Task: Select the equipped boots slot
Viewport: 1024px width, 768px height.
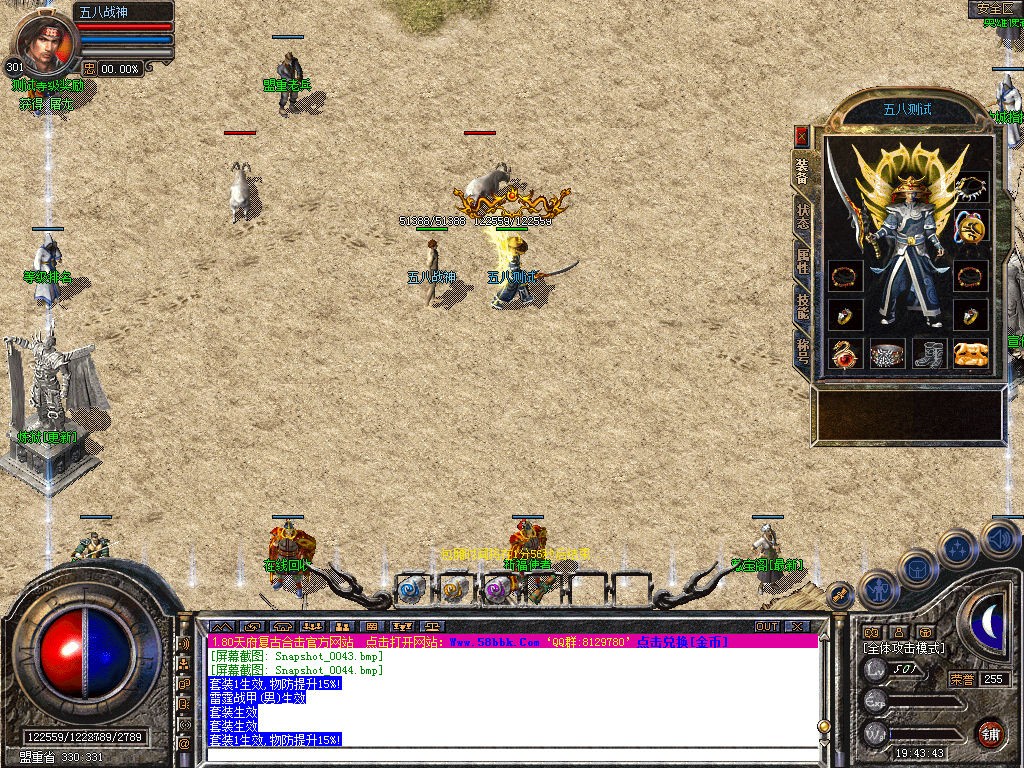Action: click(x=932, y=355)
